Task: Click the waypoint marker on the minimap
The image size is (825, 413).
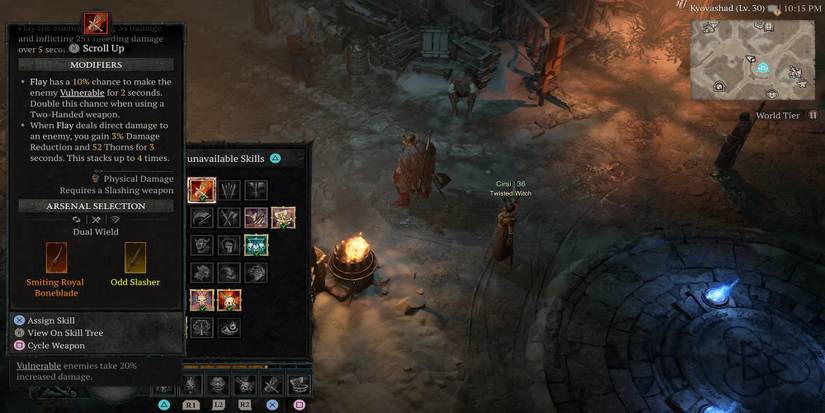Action: click(762, 68)
